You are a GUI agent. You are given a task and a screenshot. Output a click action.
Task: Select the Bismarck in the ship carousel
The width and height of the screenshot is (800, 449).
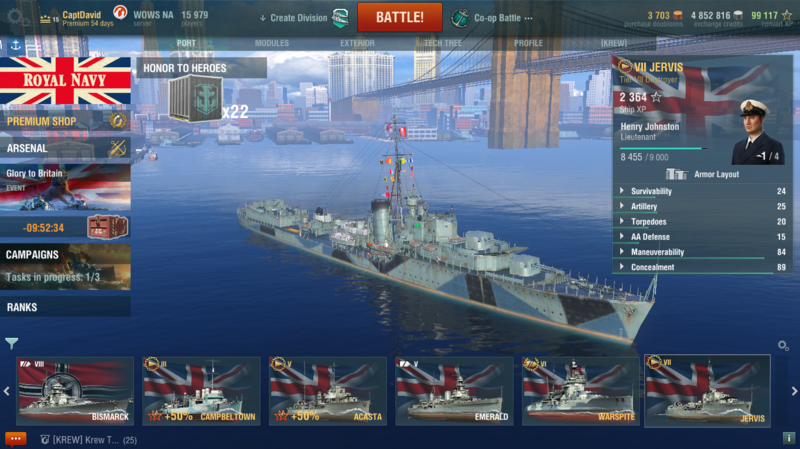tap(75, 391)
